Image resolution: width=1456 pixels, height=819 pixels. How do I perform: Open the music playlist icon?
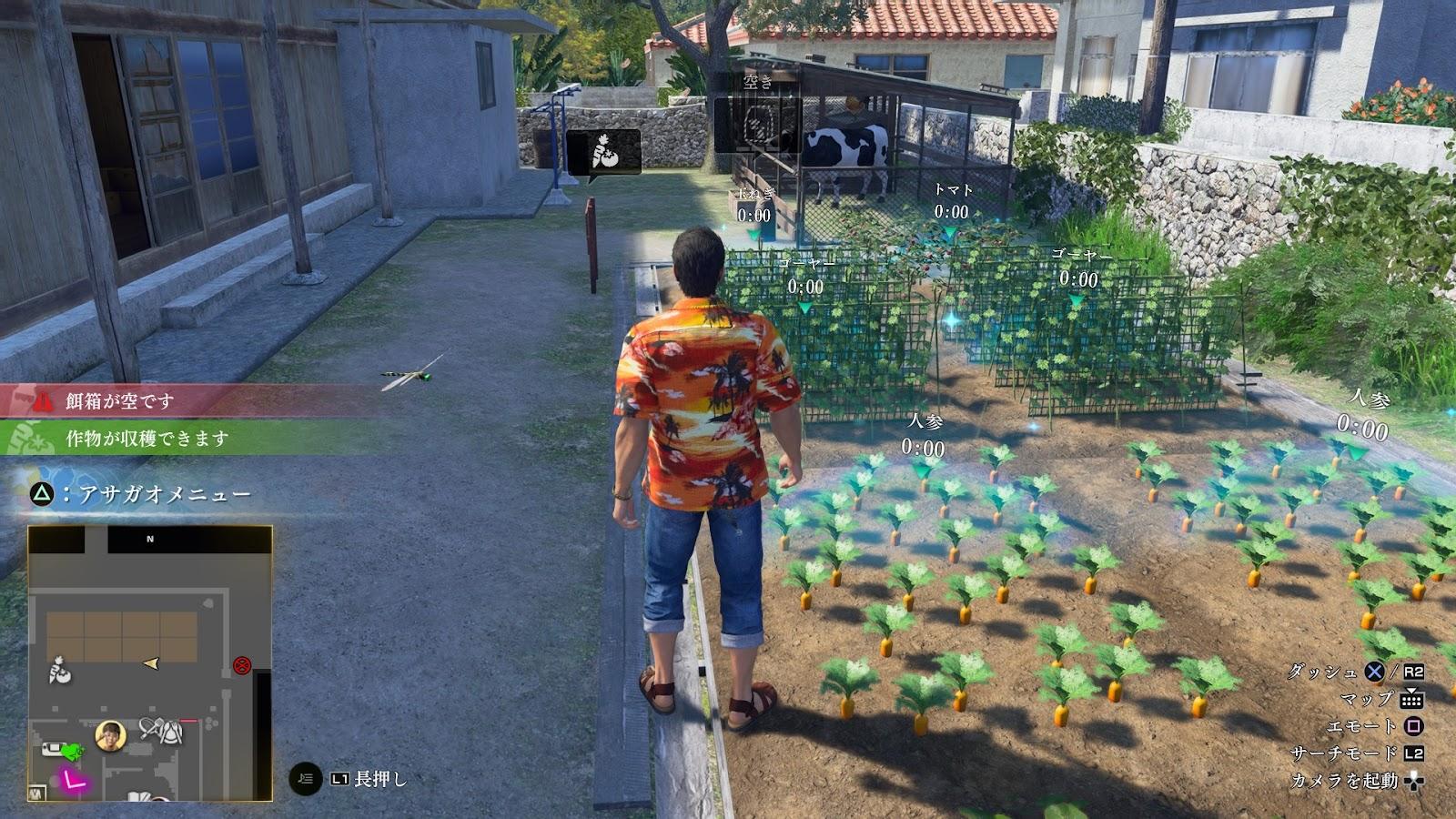306,778
